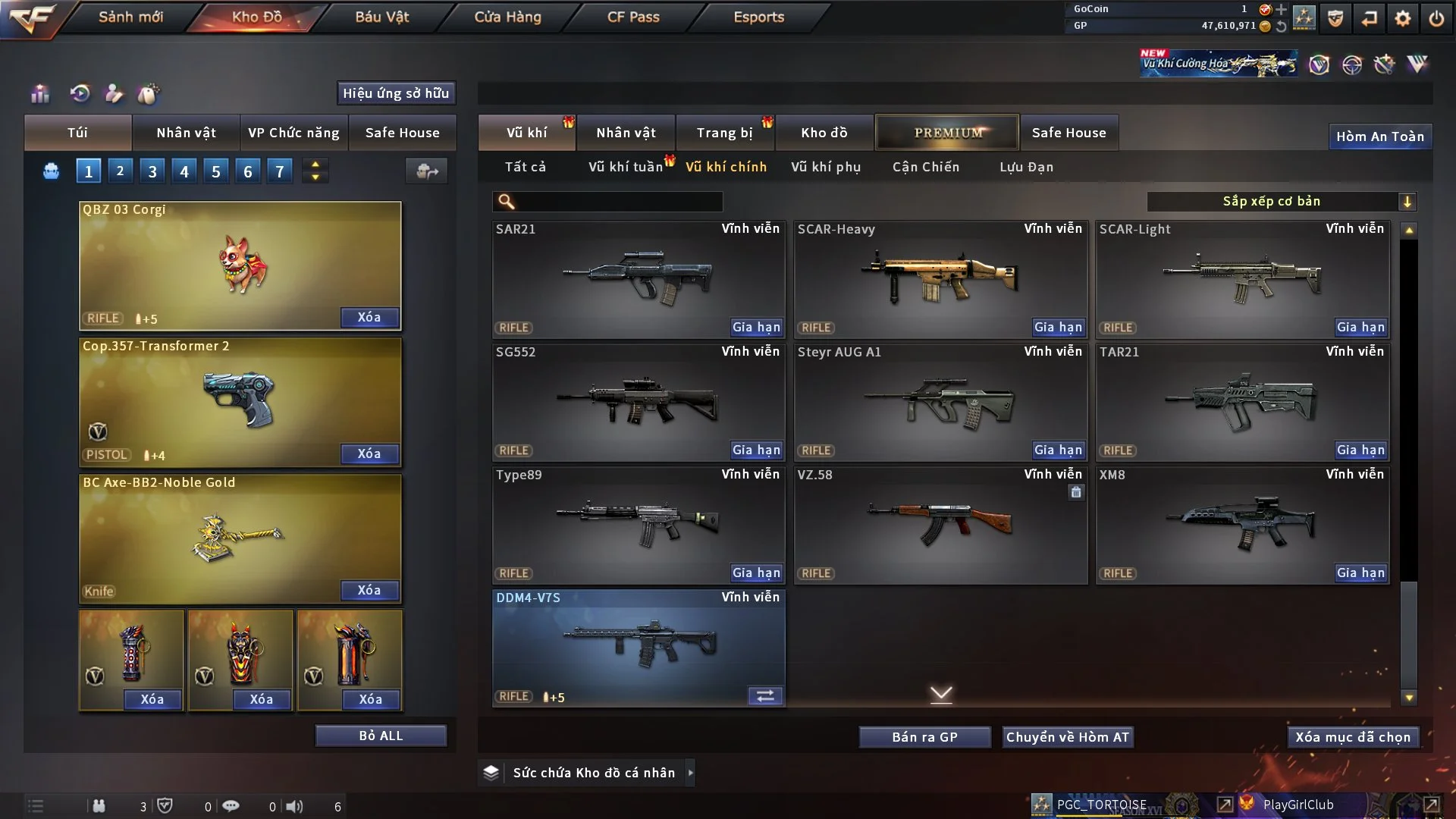Switch to the Nhân vật inventory tab
The image size is (1456, 819).
click(626, 133)
